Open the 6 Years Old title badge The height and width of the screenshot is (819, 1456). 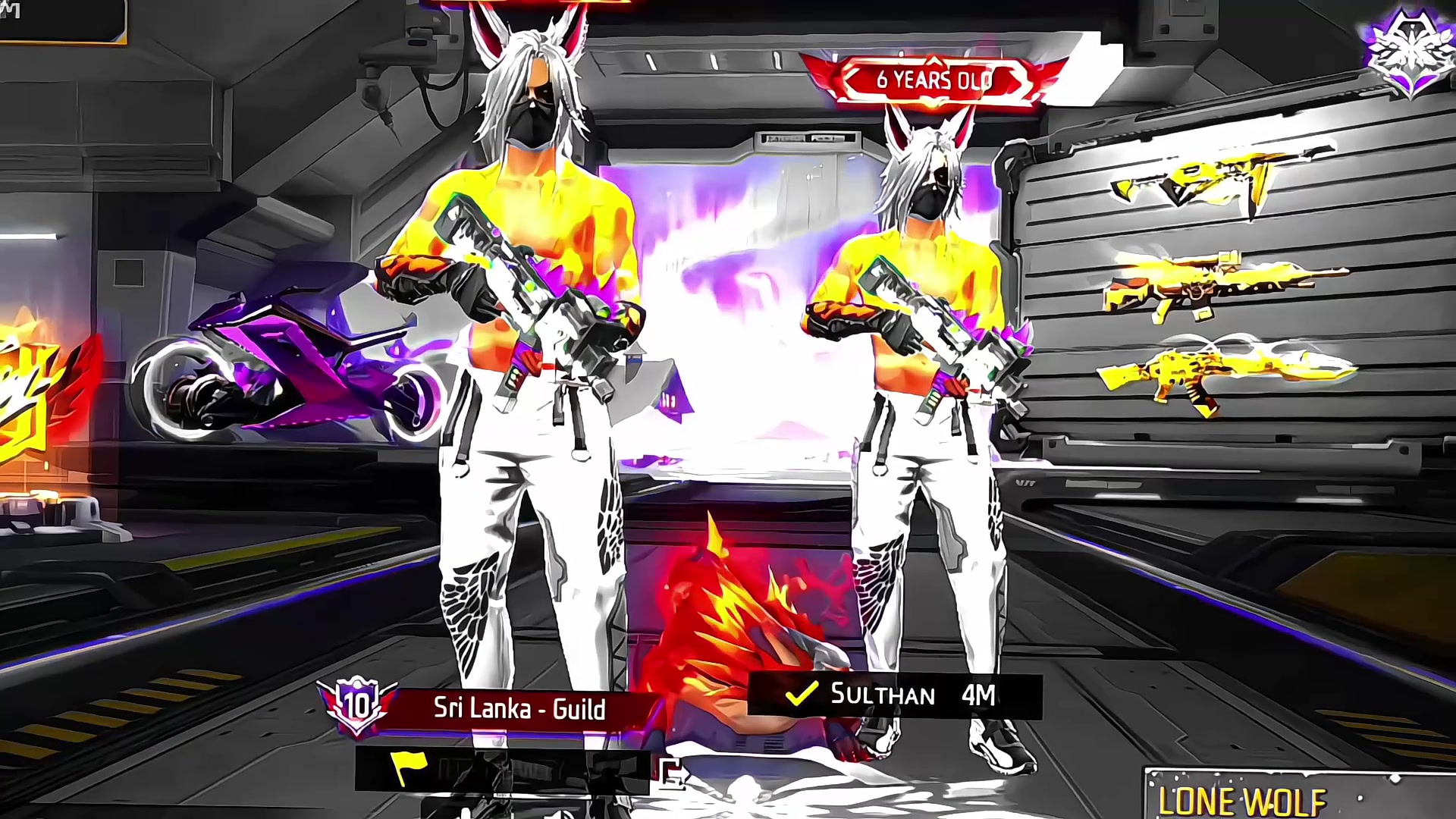tap(933, 80)
